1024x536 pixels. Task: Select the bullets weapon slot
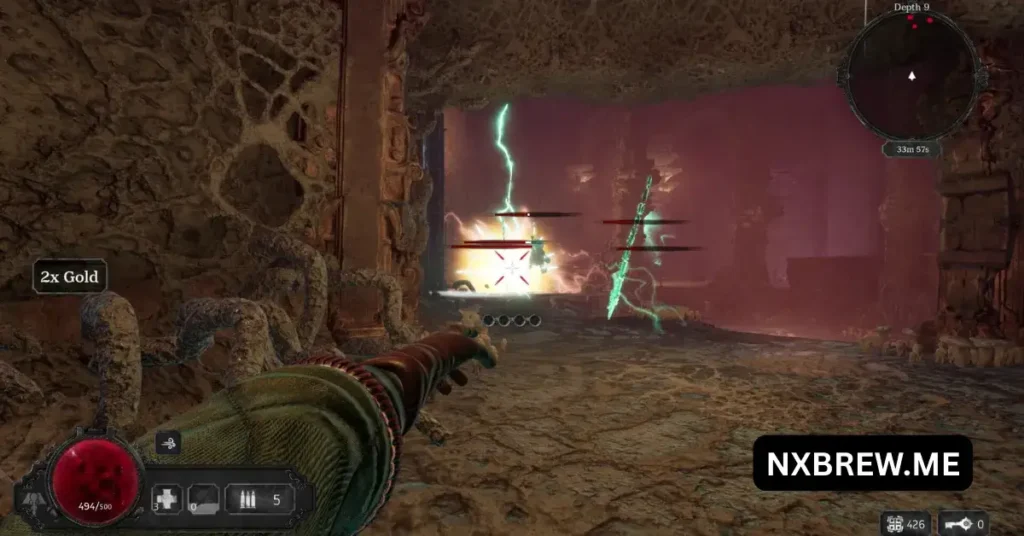point(259,499)
